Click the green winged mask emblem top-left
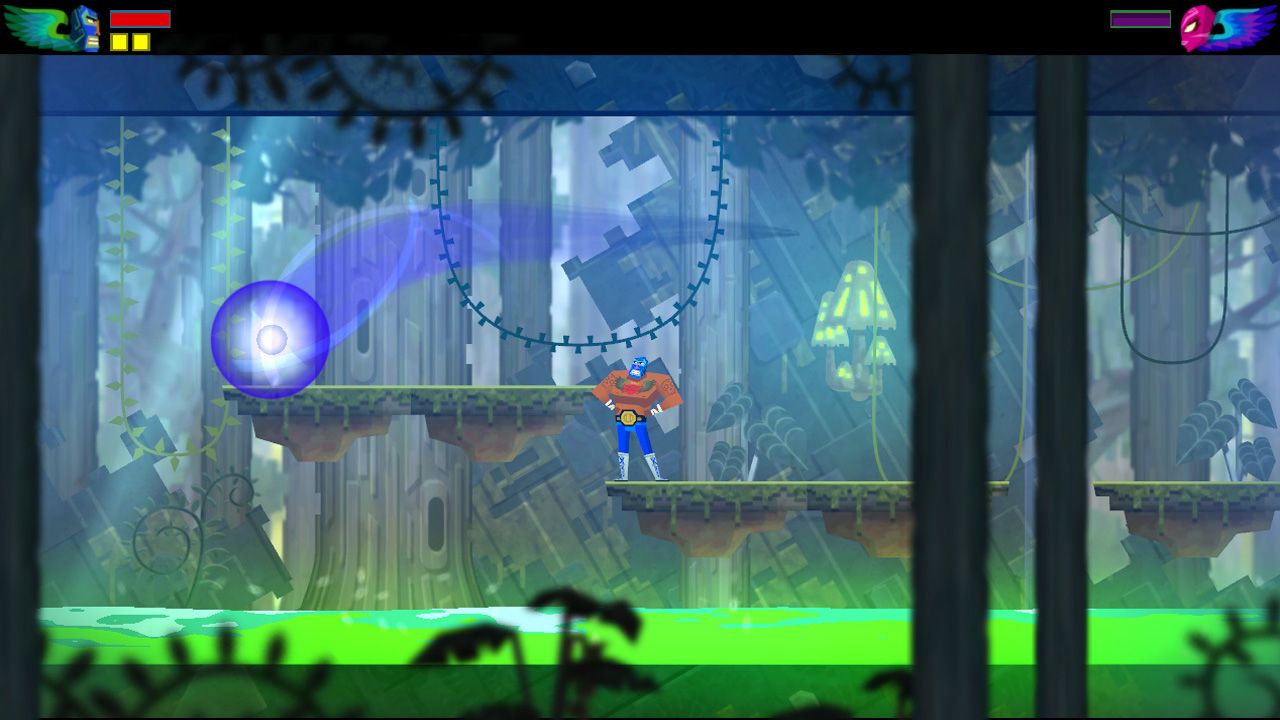 (33, 25)
